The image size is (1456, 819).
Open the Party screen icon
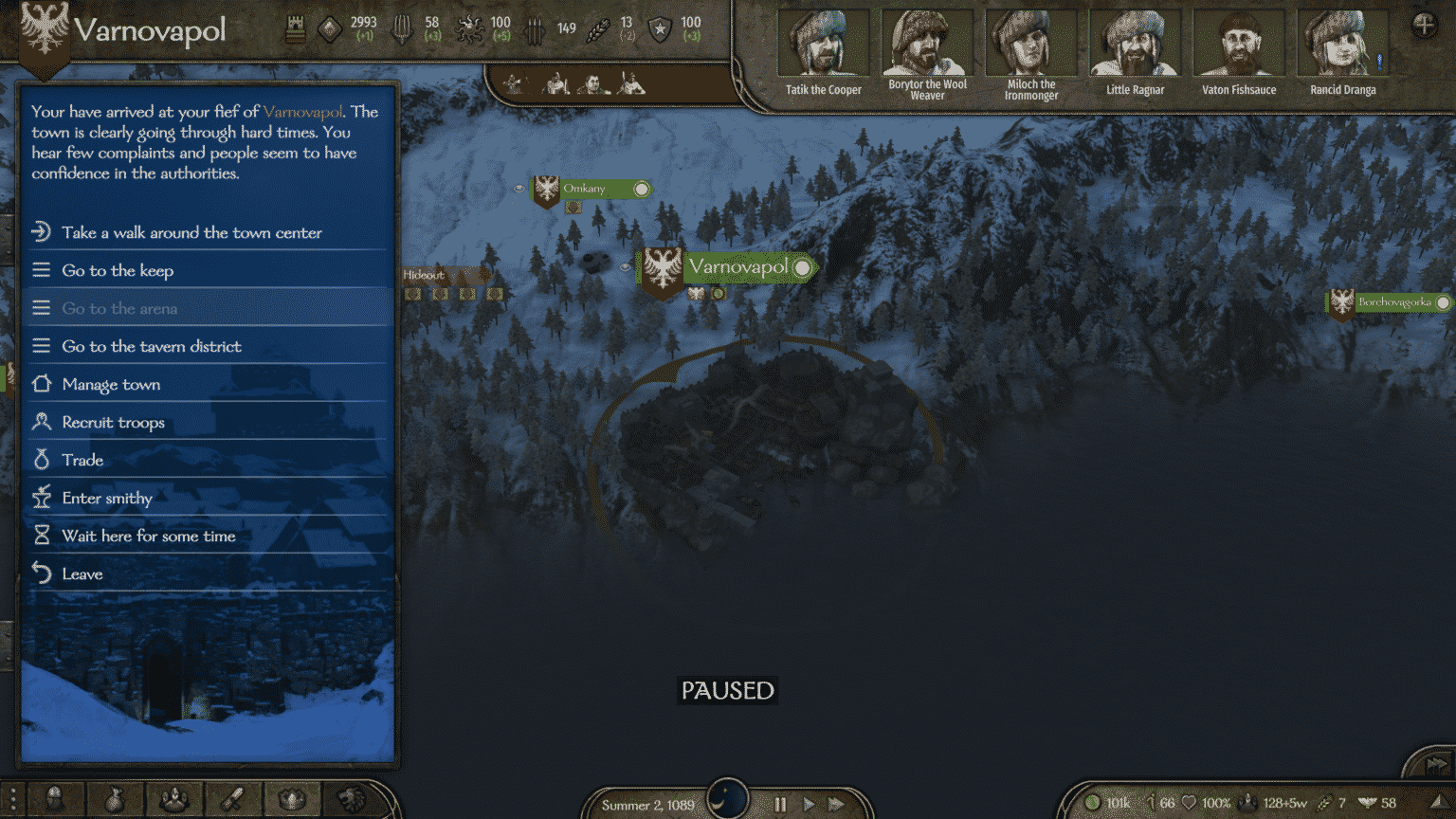pos(175,799)
